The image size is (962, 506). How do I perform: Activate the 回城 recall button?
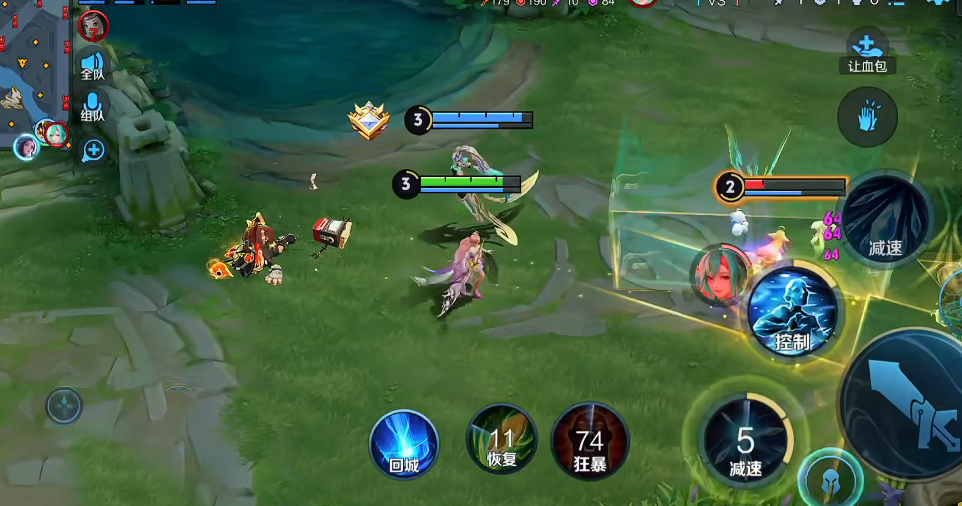click(404, 442)
